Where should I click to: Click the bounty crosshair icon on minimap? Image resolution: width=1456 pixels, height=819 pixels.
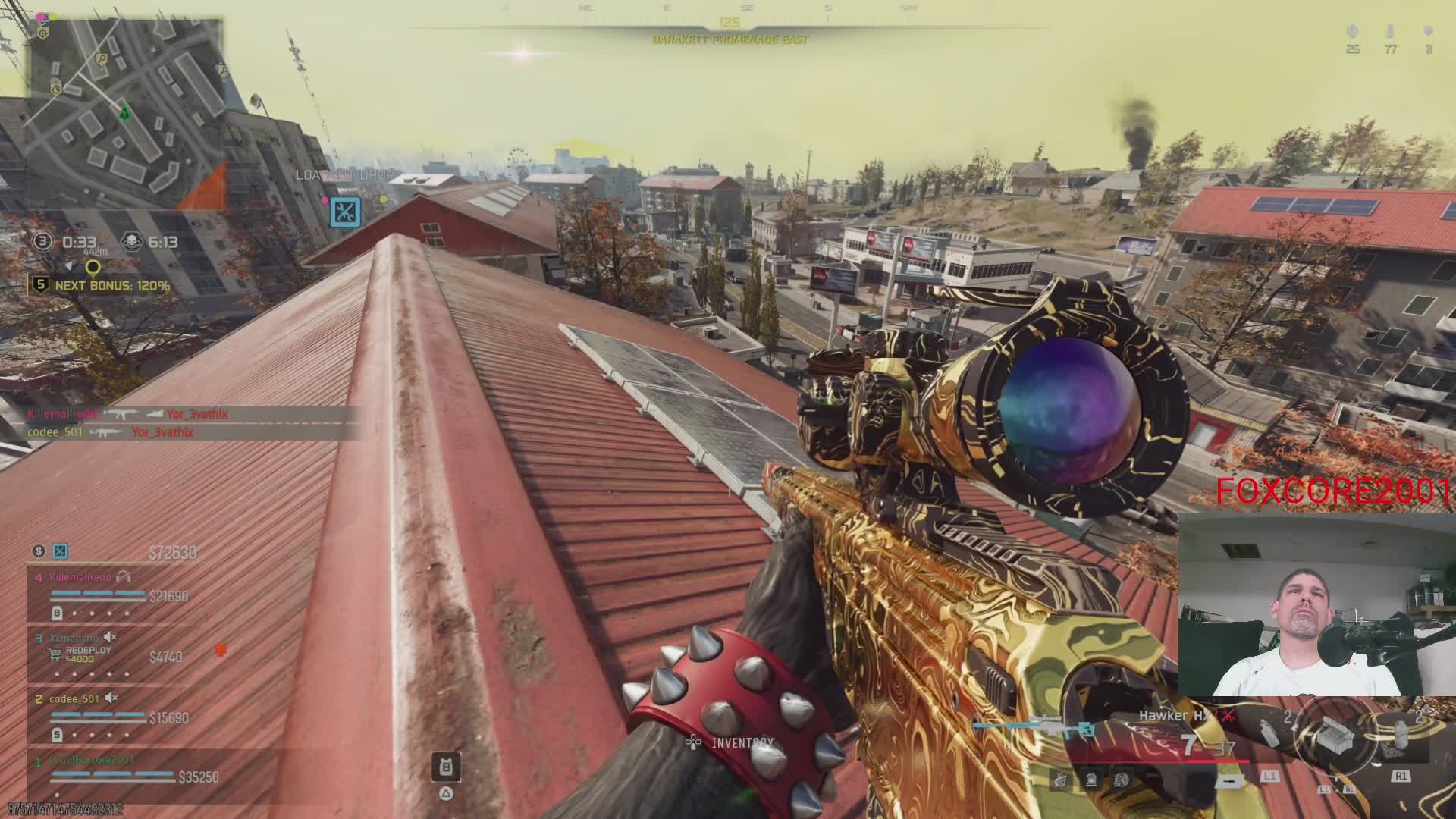(44, 34)
